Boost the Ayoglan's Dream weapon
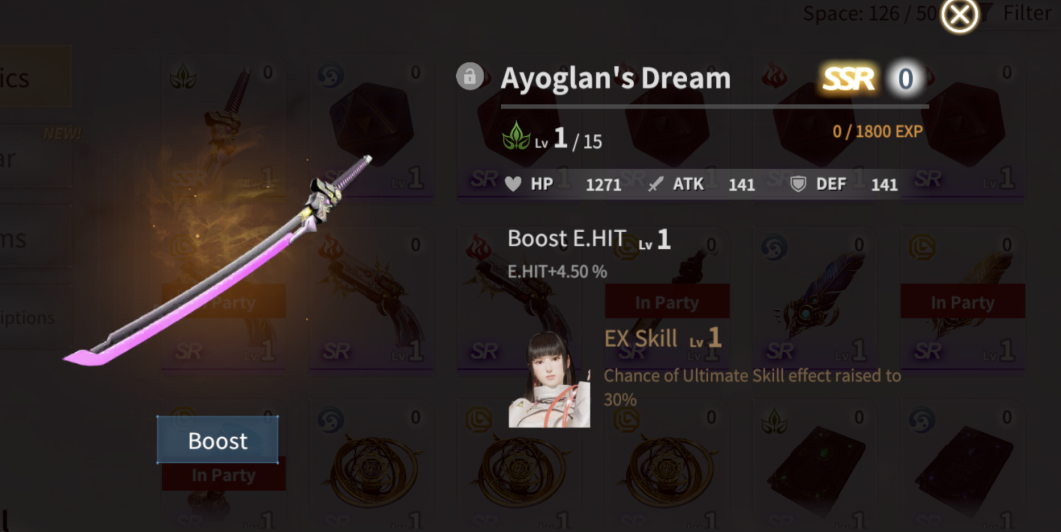 point(217,440)
